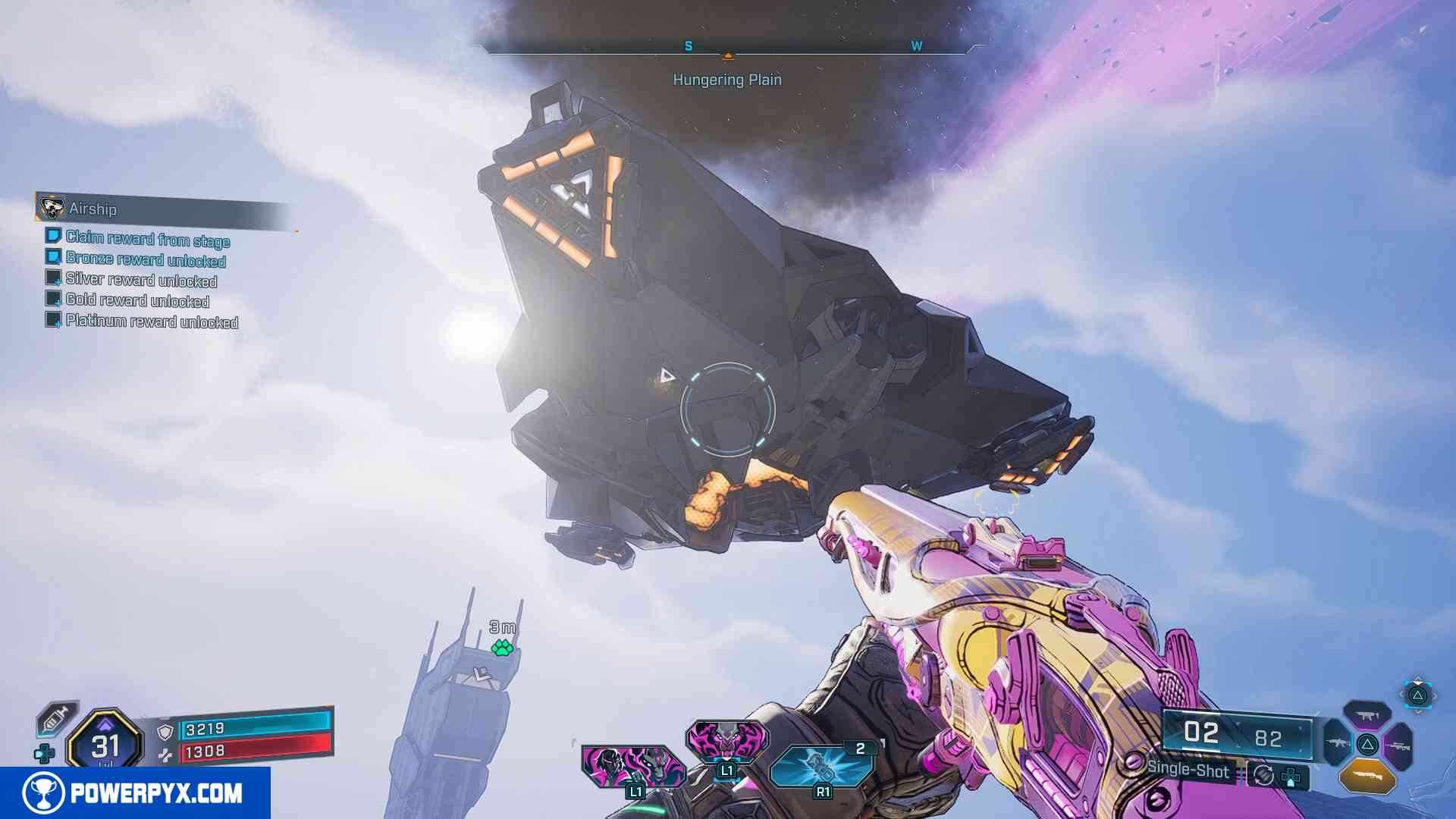Select the Gold reward unlocked objective
1456x819 pixels.
click(137, 300)
